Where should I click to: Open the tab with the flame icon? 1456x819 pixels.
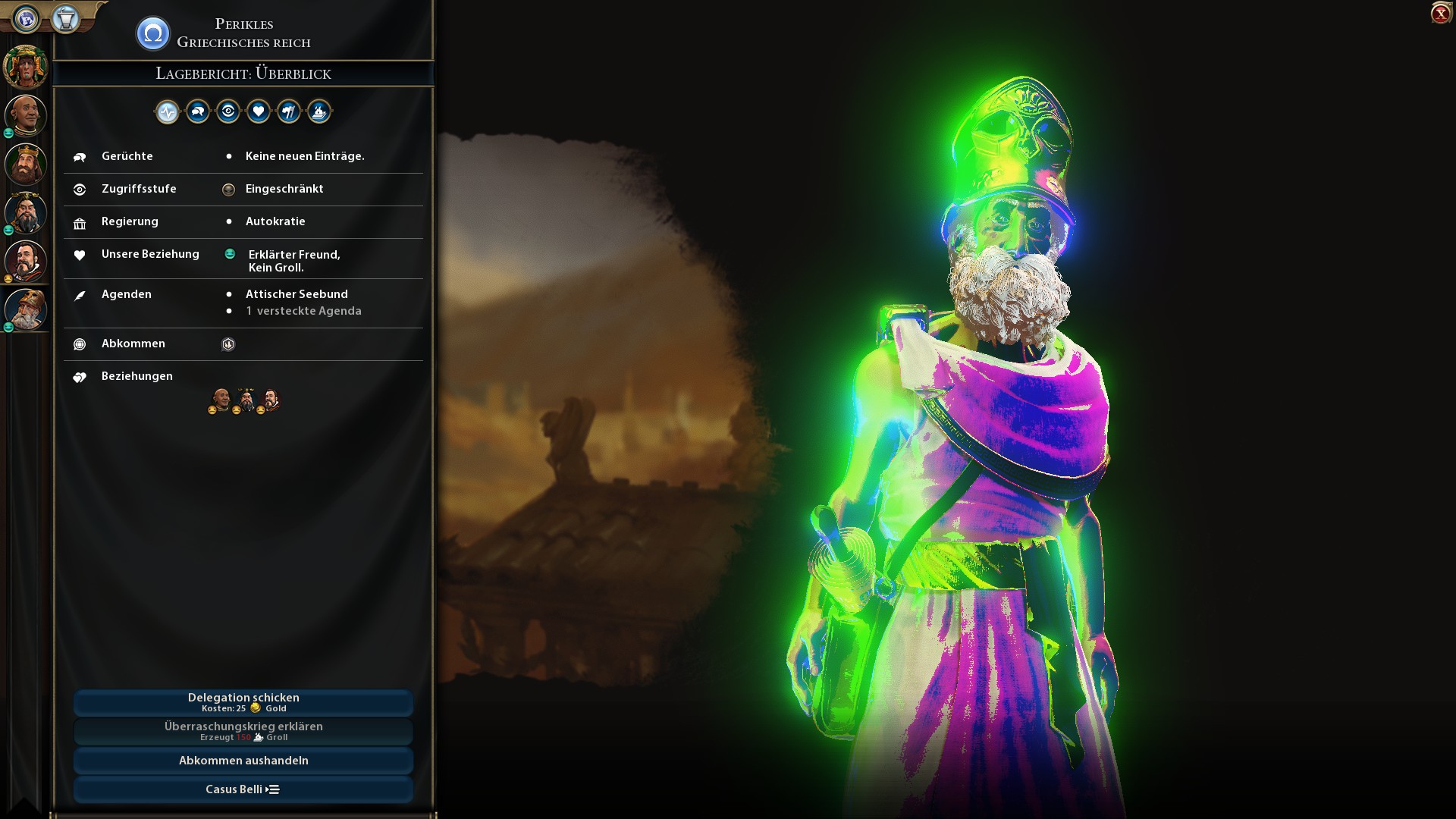(319, 112)
